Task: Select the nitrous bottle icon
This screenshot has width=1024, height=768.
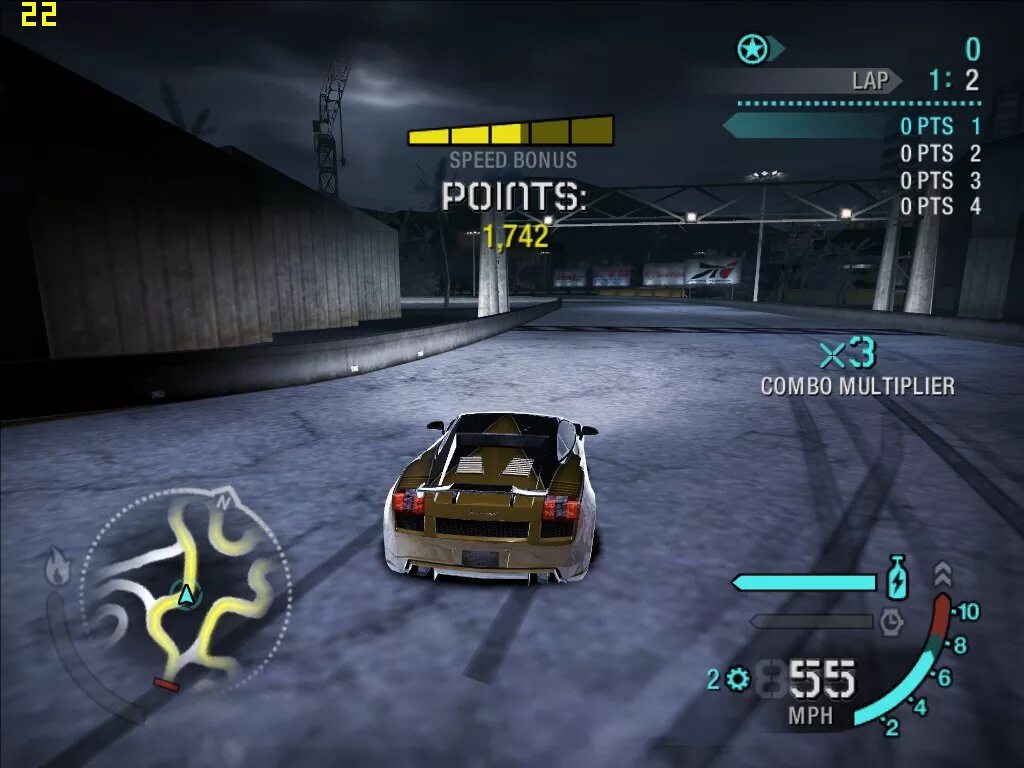Action: coord(897,579)
